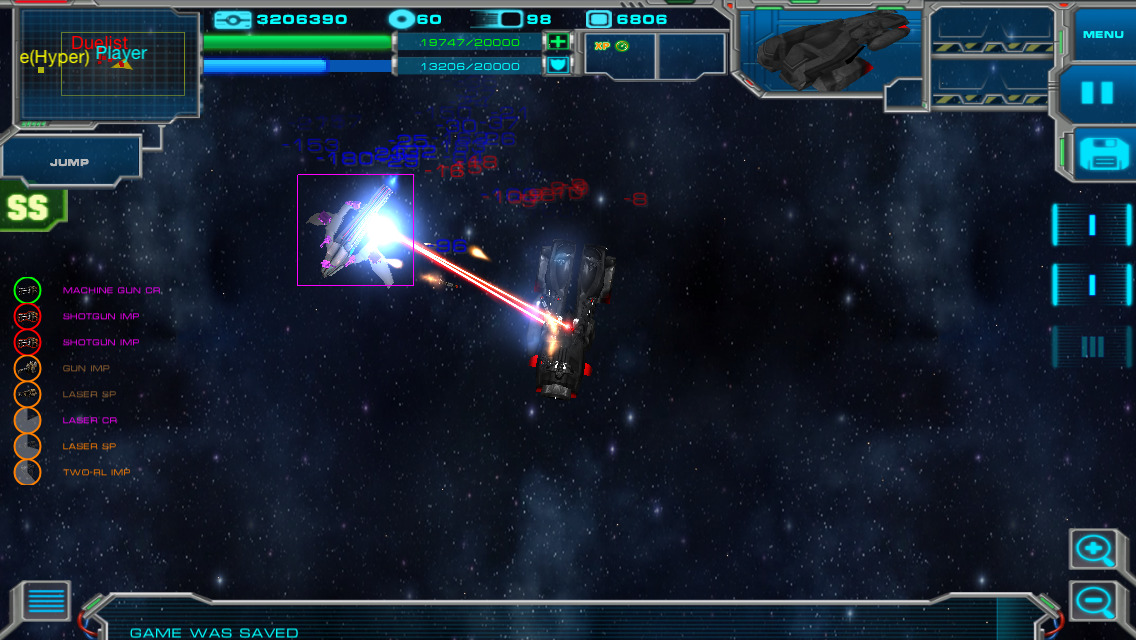Zoom in with the magnifier plus button
Screen dimensions: 1136x640
1093,549
